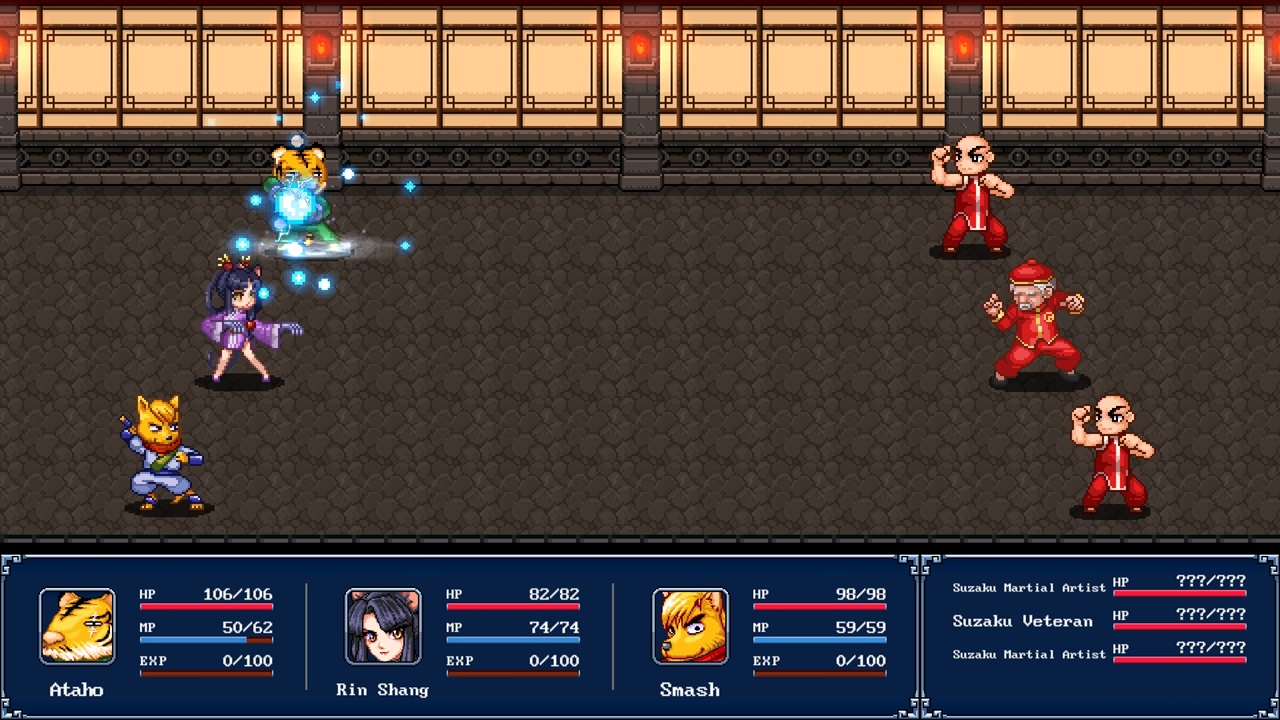Screen dimensions: 1280x720
Task: Select Rin Shang's portrait icon
Action: [x=383, y=625]
